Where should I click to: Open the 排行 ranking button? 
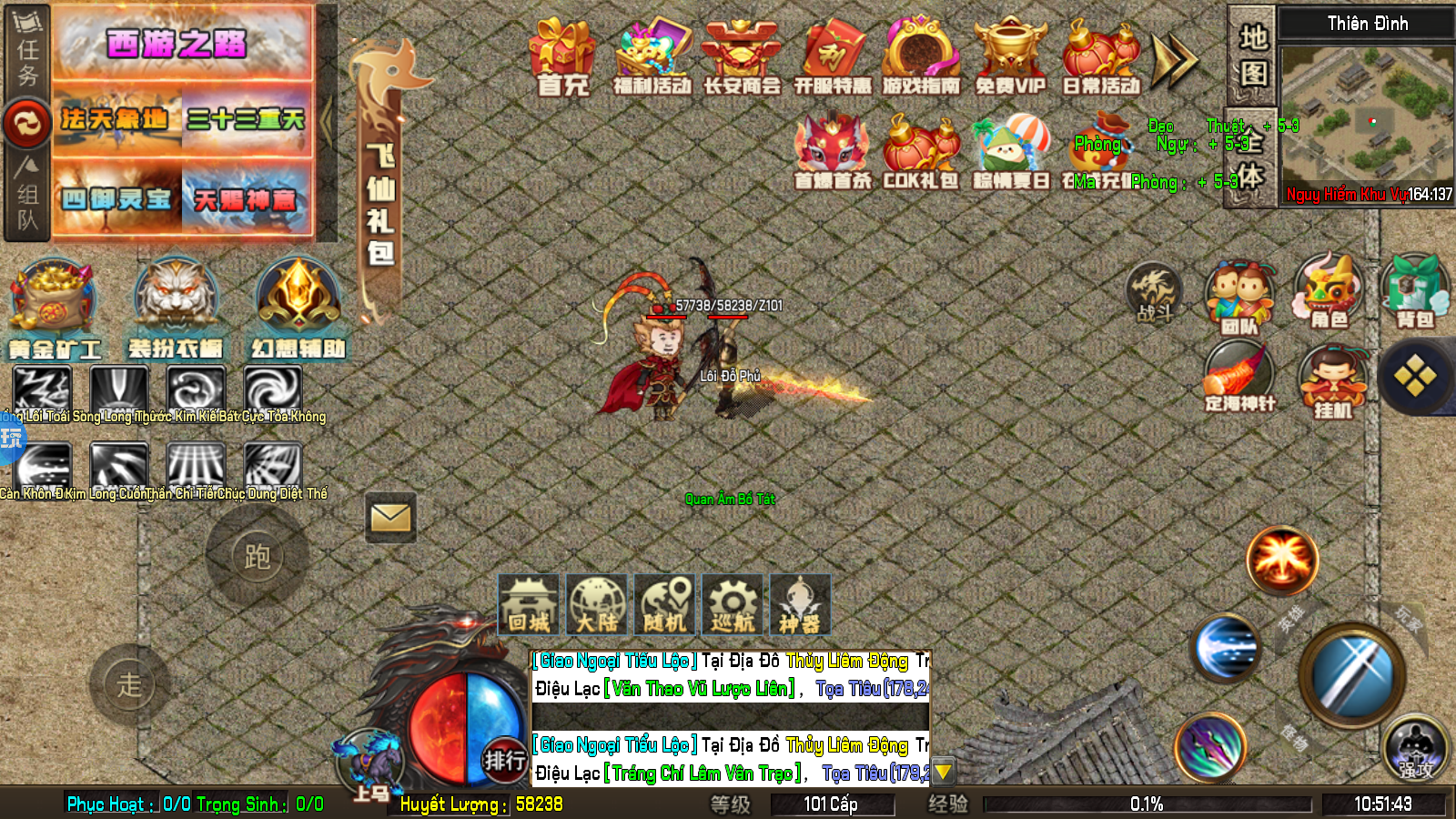click(x=504, y=760)
